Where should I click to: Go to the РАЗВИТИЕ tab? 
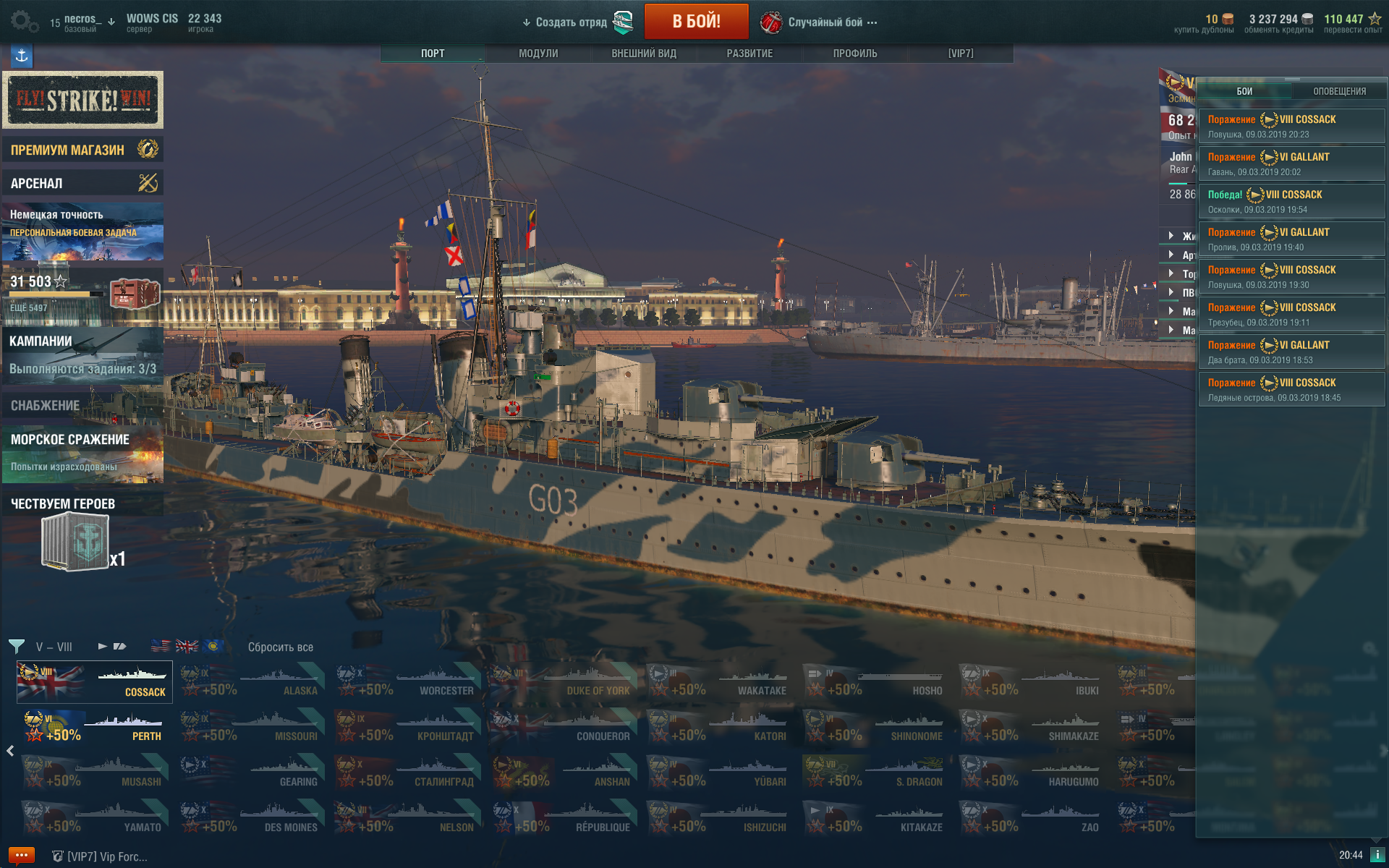pos(749,54)
